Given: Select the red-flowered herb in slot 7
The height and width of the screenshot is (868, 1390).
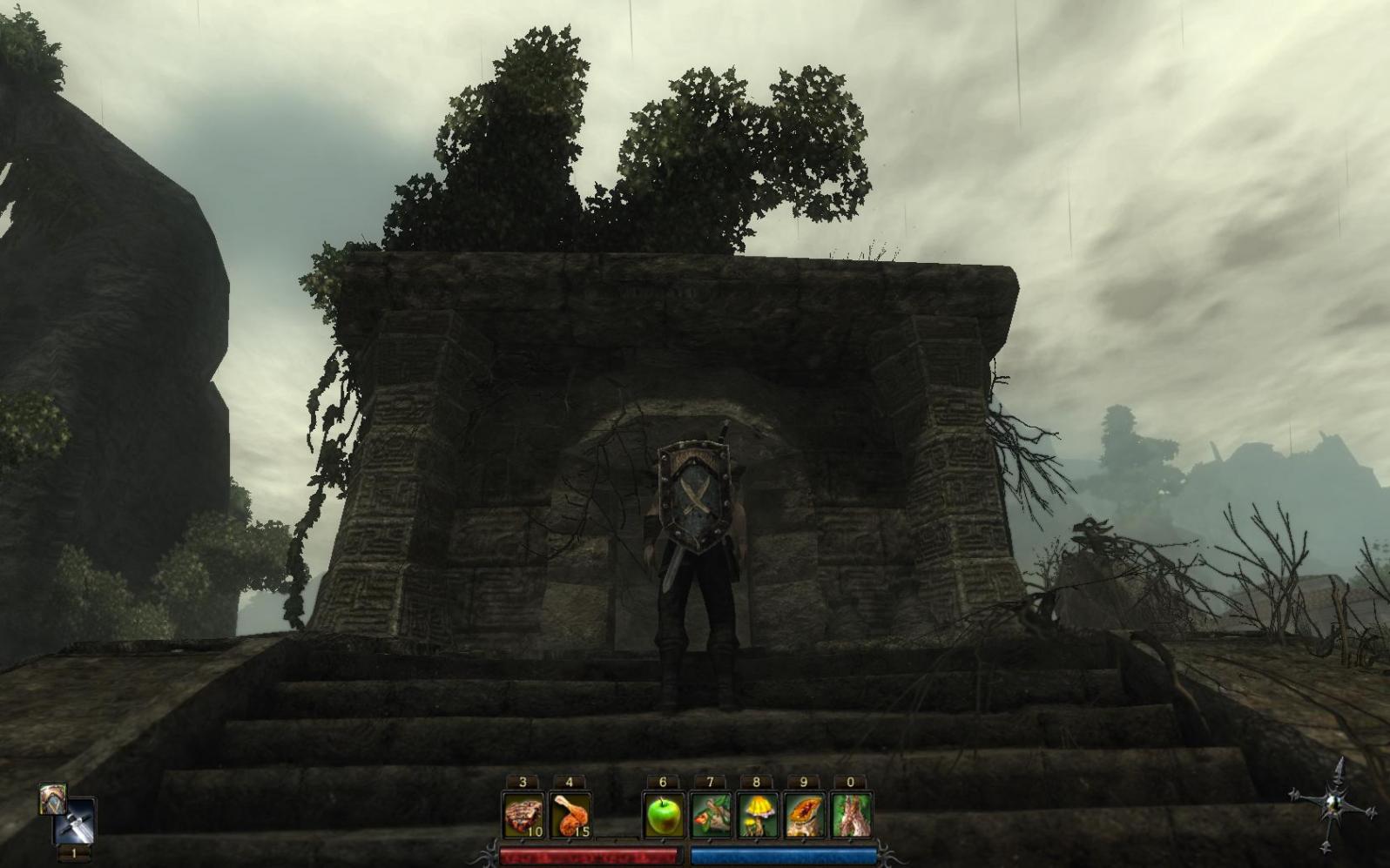Looking at the screenshot, I should pos(710,817).
